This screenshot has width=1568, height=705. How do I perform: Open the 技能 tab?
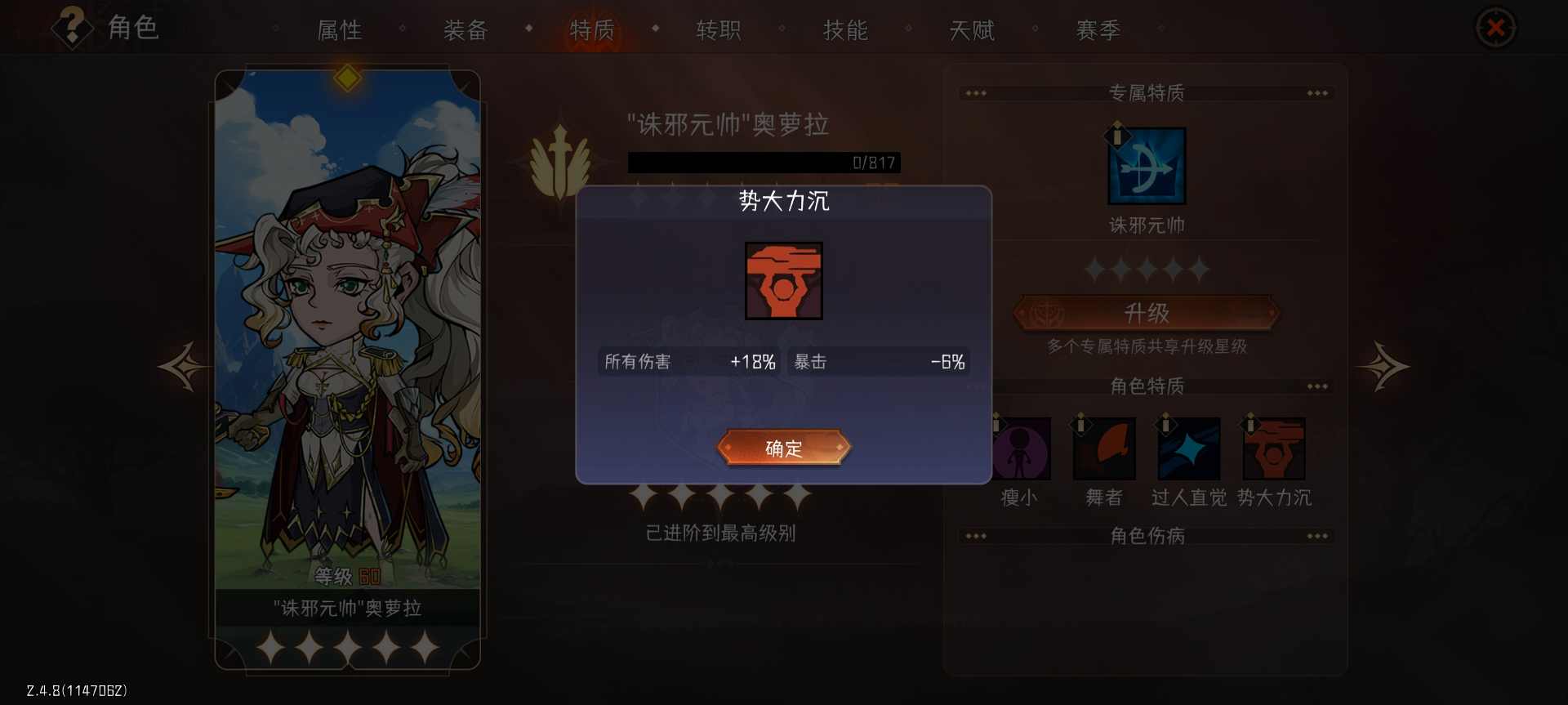click(x=846, y=30)
